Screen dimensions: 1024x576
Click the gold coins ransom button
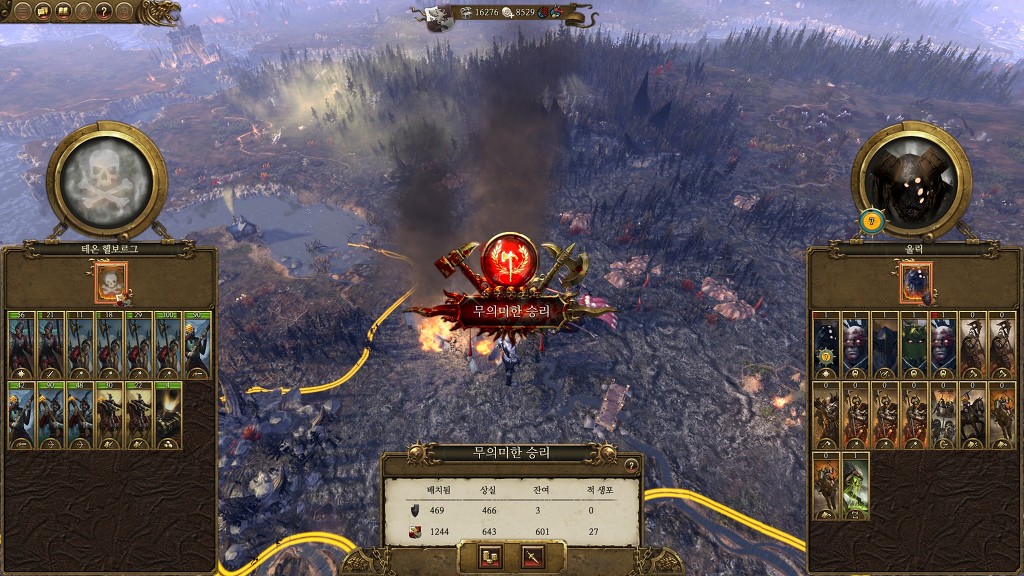(x=491, y=556)
